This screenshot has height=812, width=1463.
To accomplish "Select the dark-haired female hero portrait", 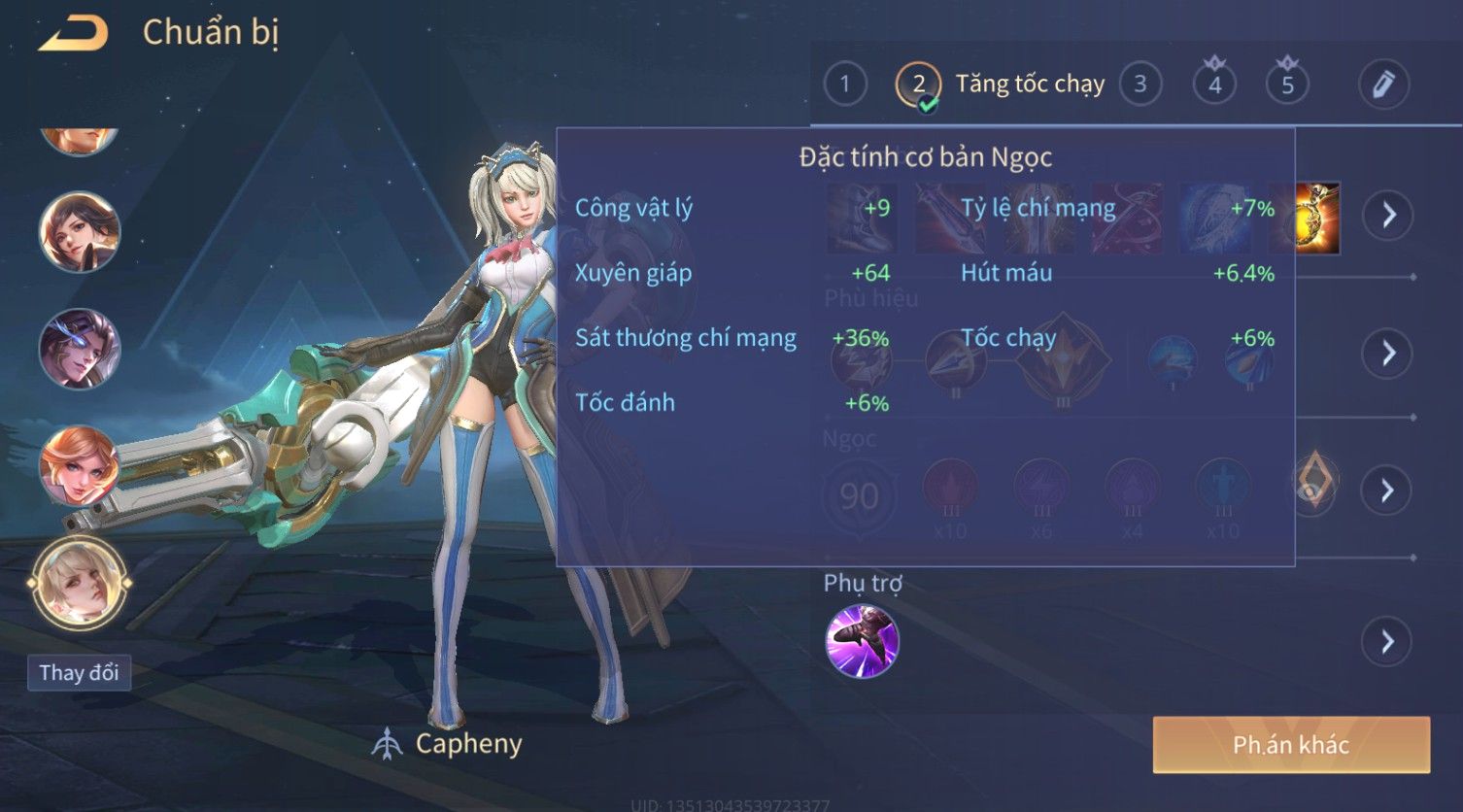I will click(79, 232).
